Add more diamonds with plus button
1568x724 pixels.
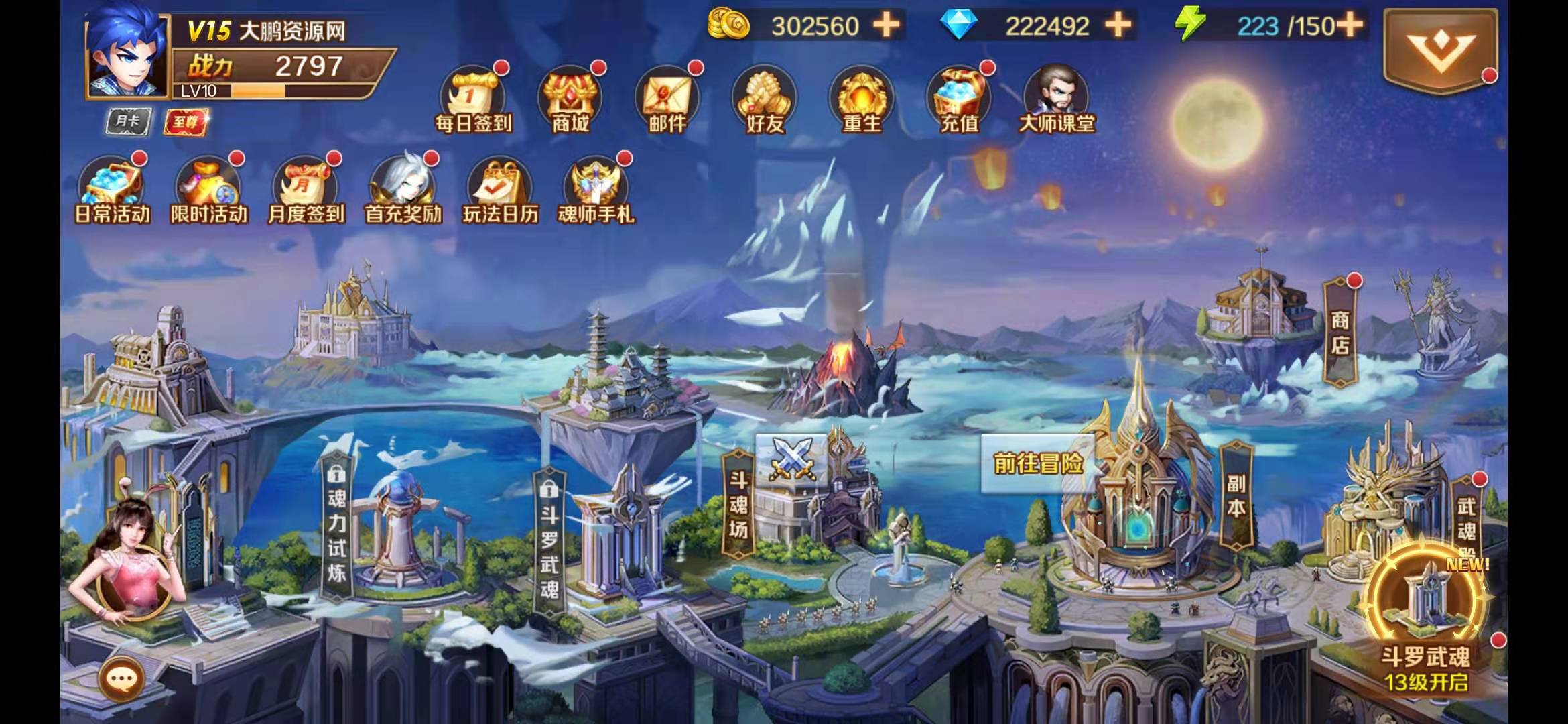[1118, 25]
